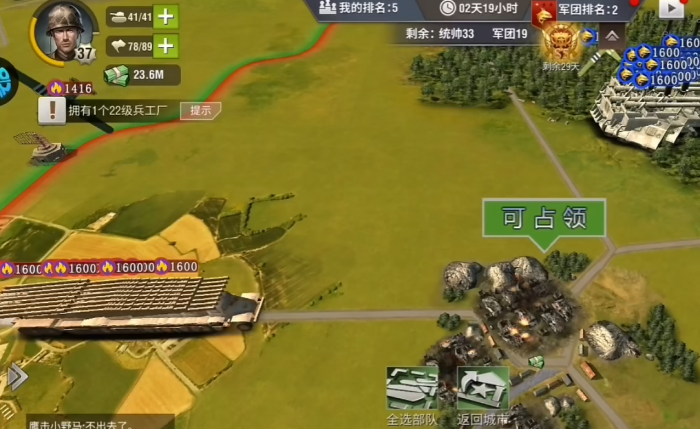Open the cash balance showing 23.6M

(143, 75)
